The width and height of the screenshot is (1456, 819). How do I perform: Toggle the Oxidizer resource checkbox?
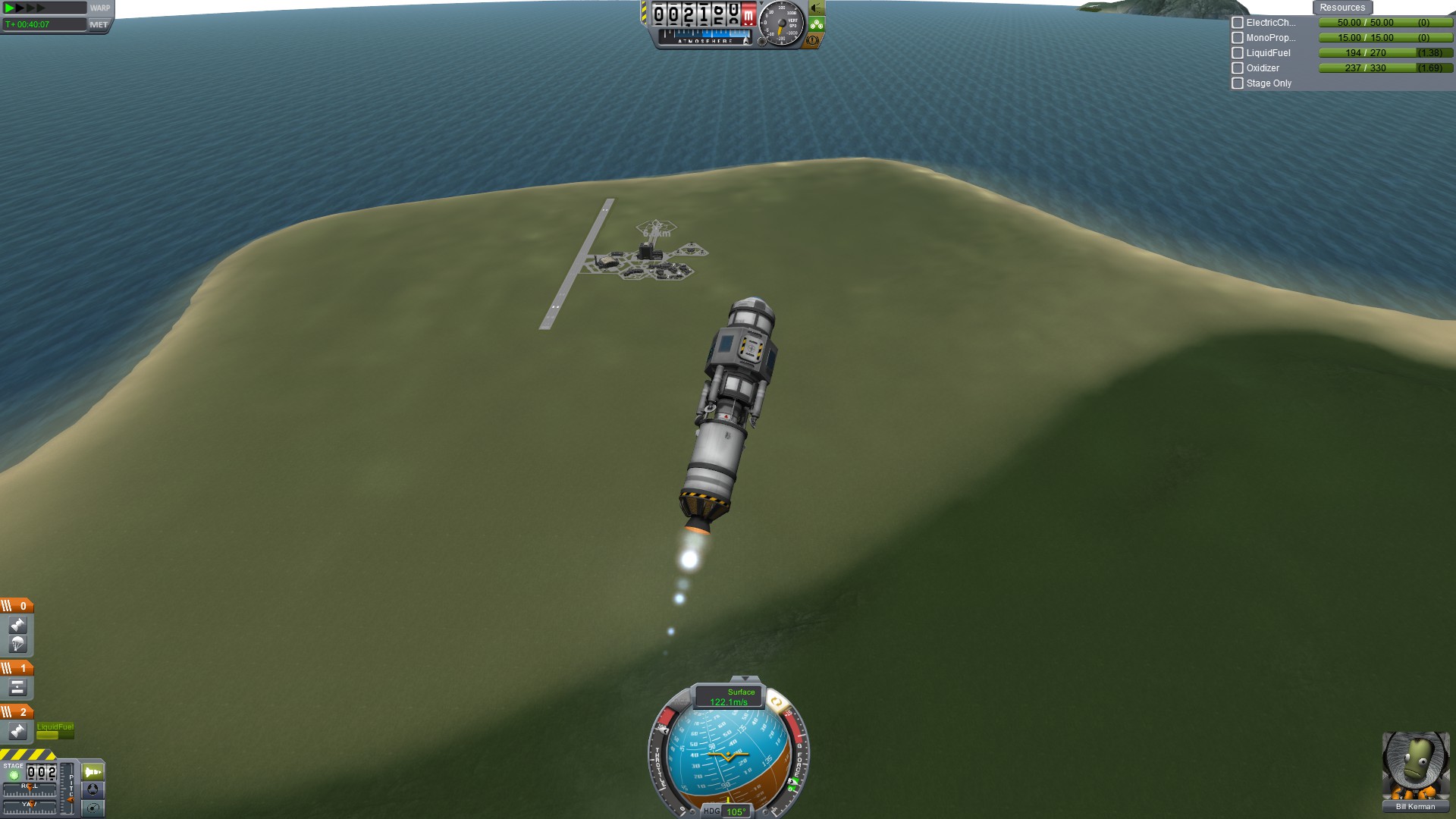click(x=1238, y=68)
